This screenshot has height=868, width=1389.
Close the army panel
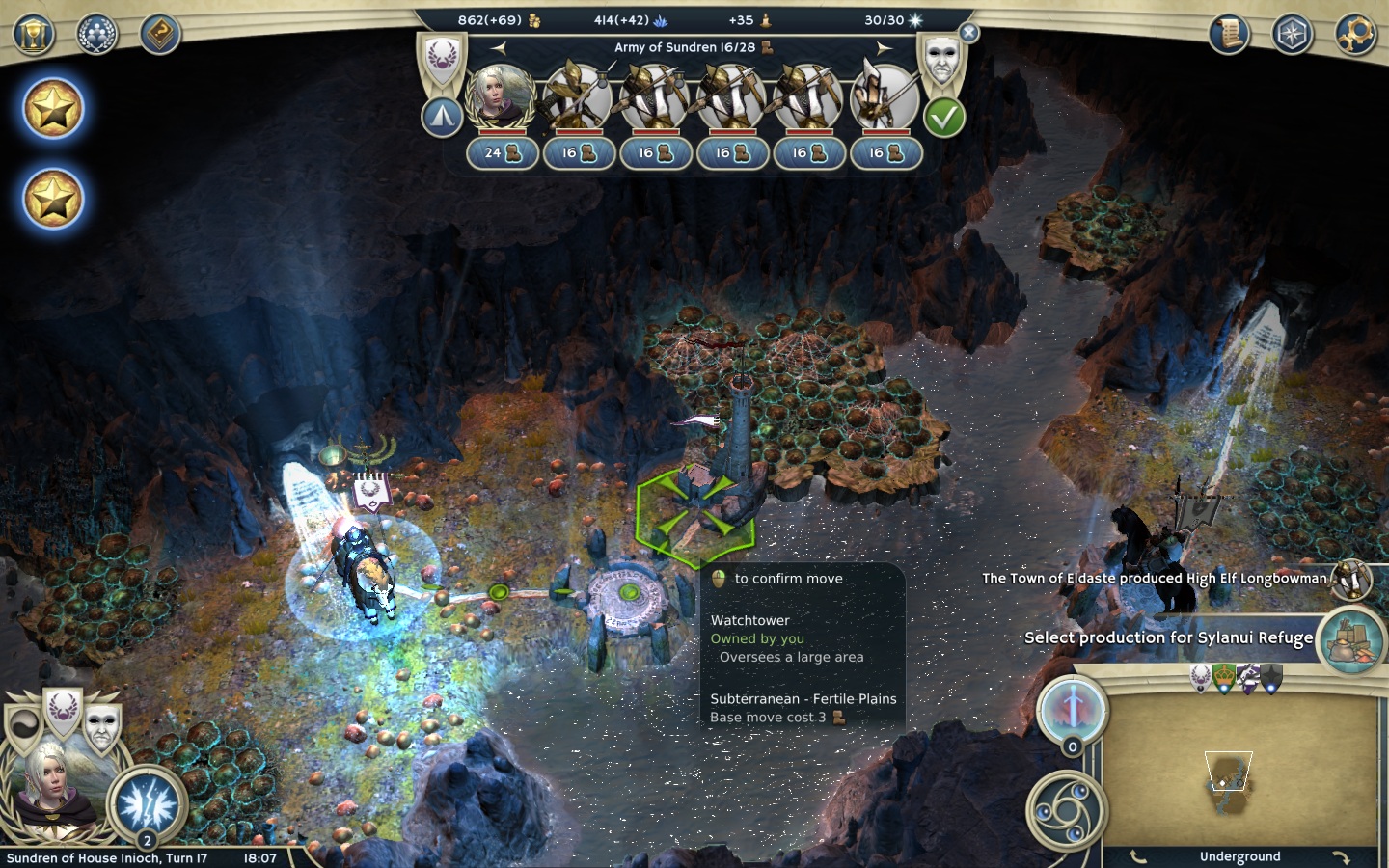(x=969, y=33)
